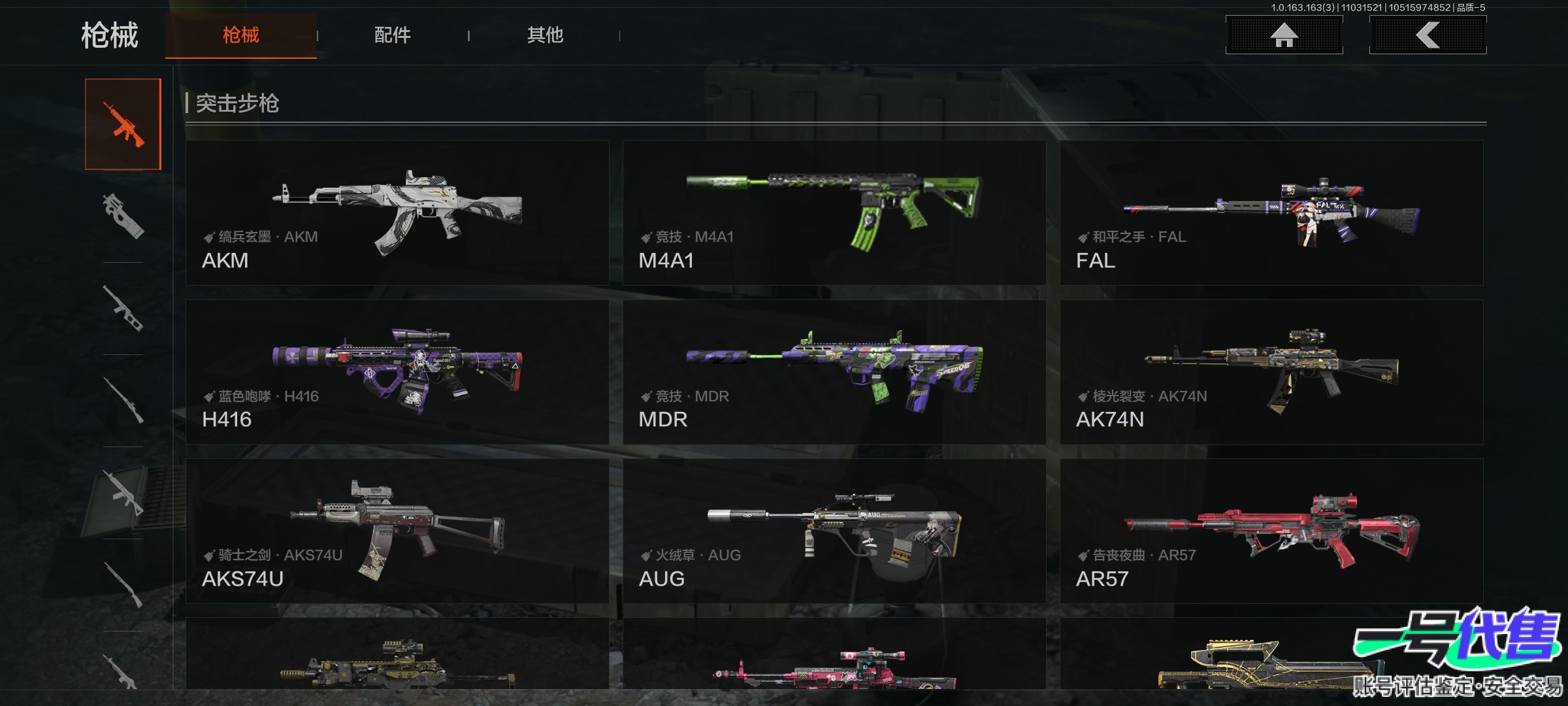The height and width of the screenshot is (706, 1568).
Task: Pick the AK74N weapon card
Action: coord(1271,372)
